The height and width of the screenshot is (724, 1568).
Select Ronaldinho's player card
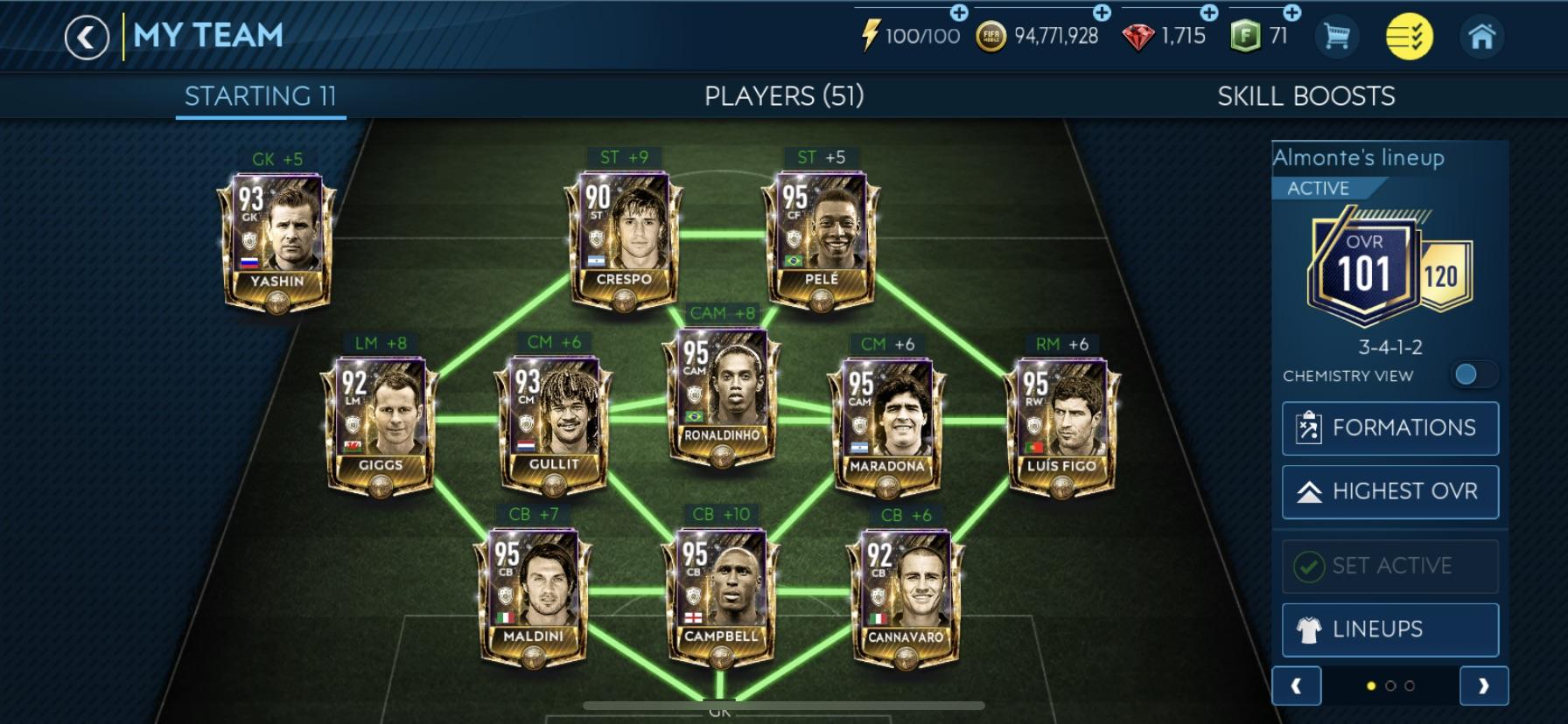[x=722, y=398]
